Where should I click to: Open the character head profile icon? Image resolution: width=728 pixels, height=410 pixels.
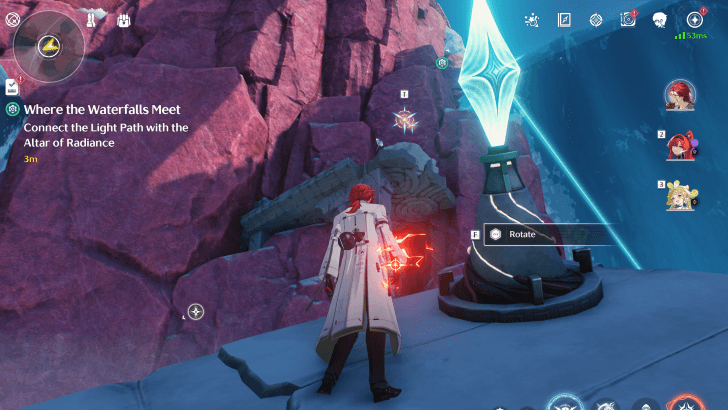pos(660,19)
